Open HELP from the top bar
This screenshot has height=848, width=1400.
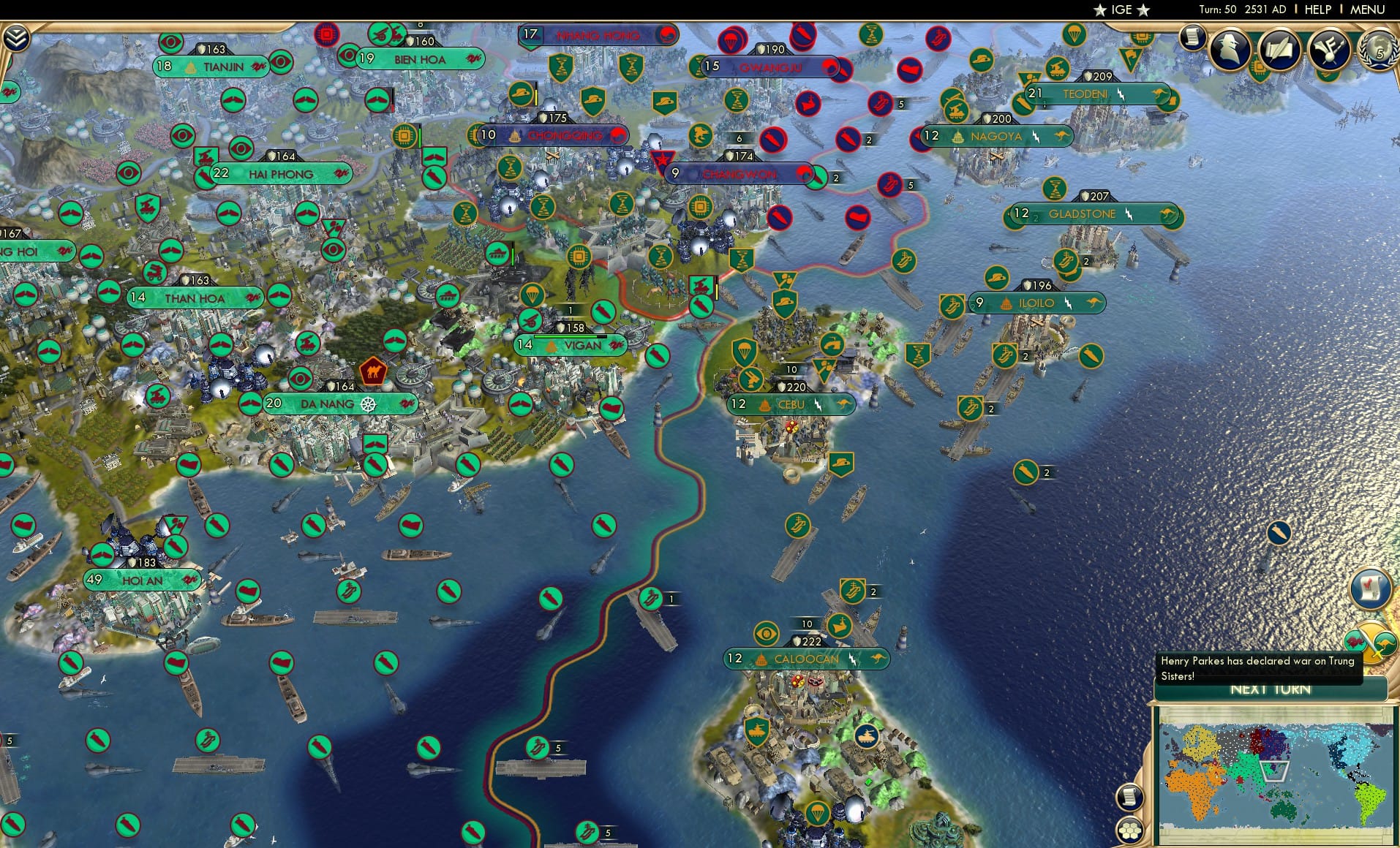tap(1317, 10)
